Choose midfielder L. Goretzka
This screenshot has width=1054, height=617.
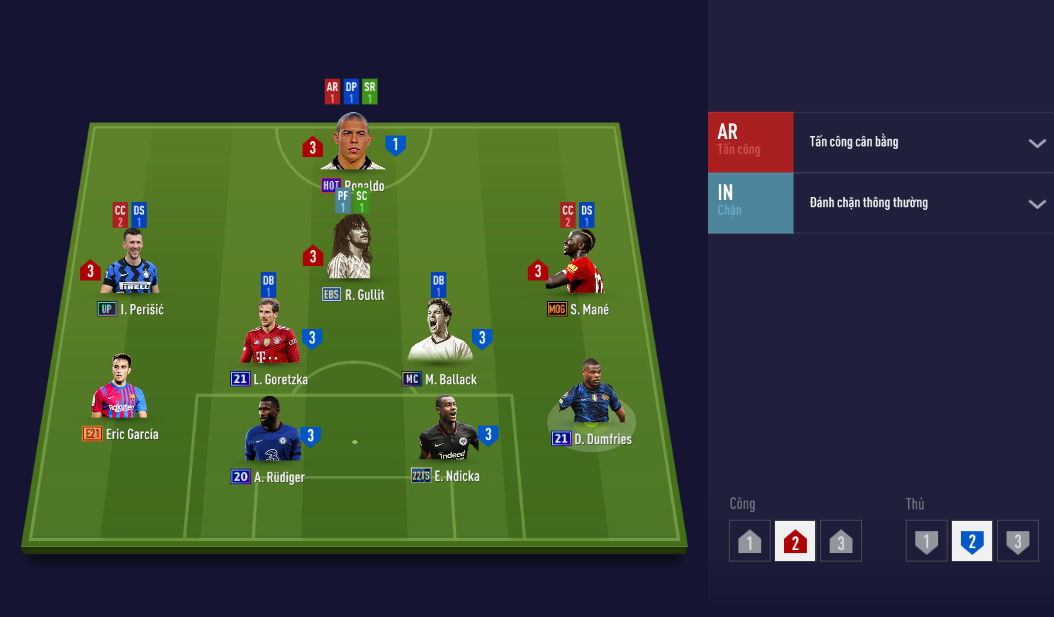[x=268, y=335]
